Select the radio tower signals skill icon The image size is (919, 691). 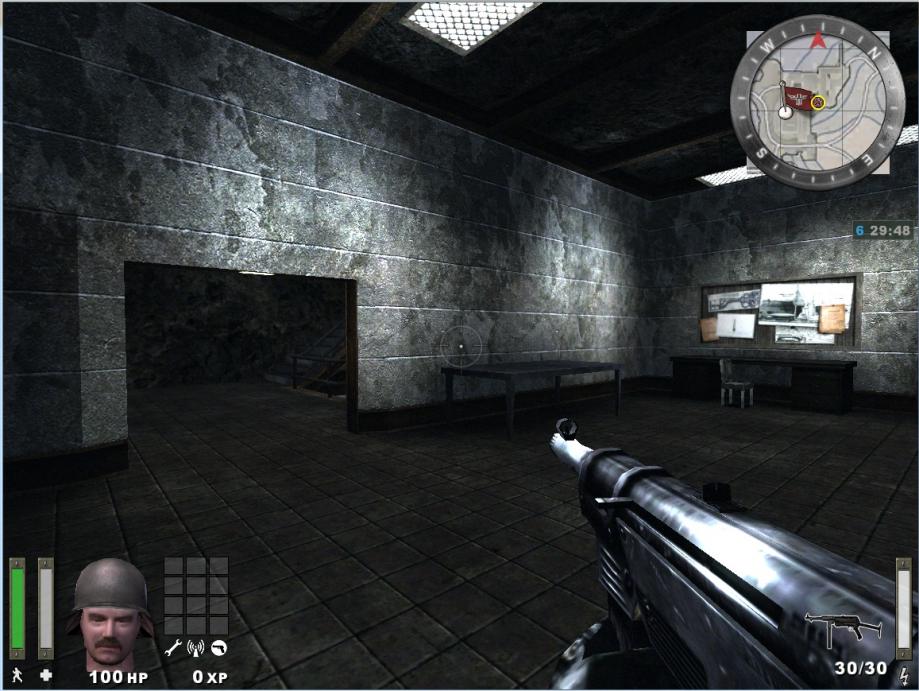[195, 648]
